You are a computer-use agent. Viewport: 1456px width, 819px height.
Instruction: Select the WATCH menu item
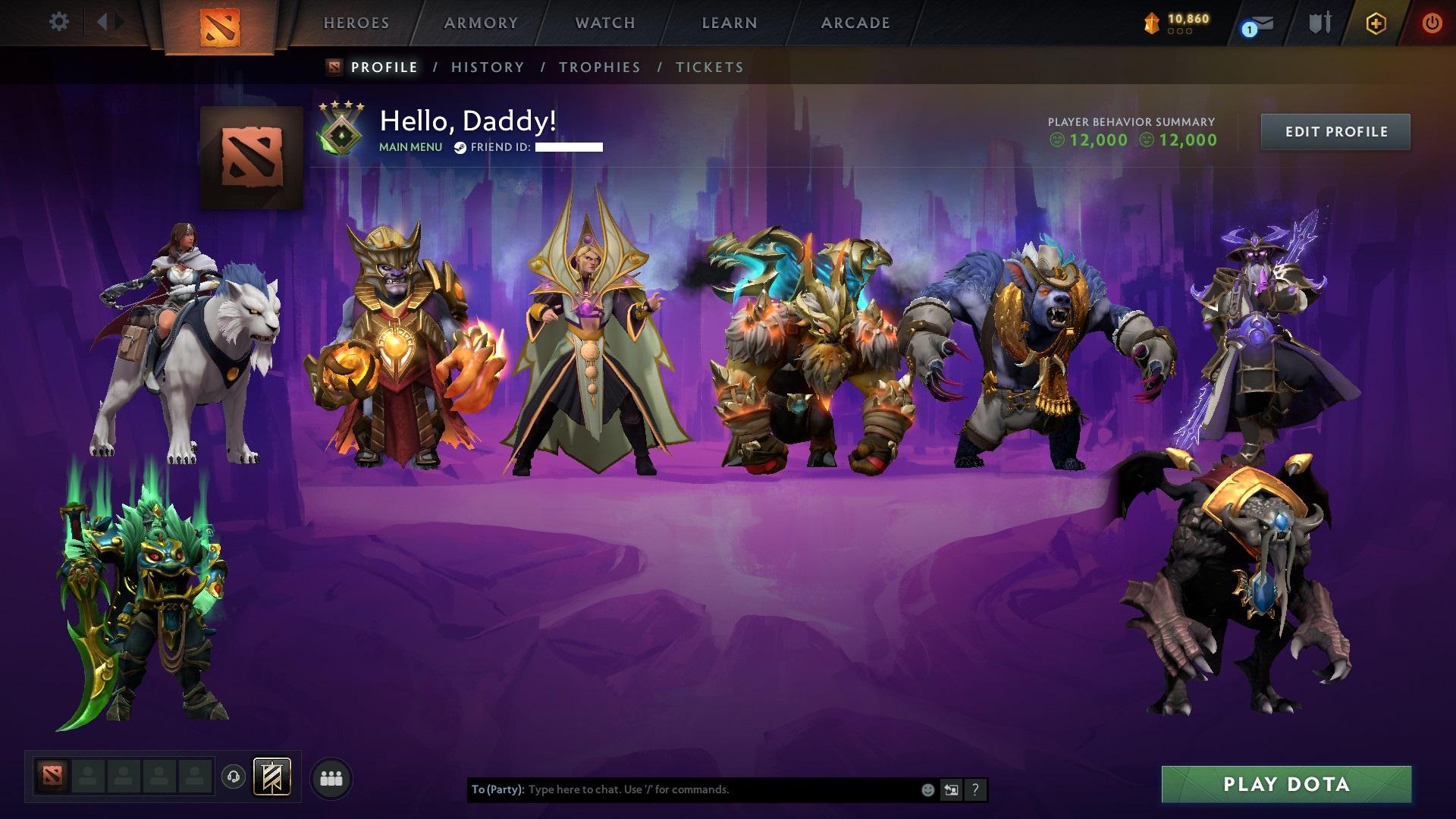[604, 22]
